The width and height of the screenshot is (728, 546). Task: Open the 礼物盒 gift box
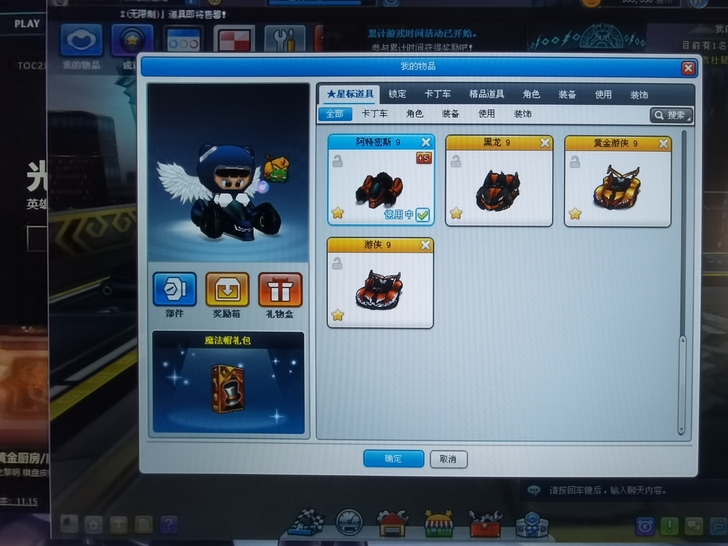point(280,293)
